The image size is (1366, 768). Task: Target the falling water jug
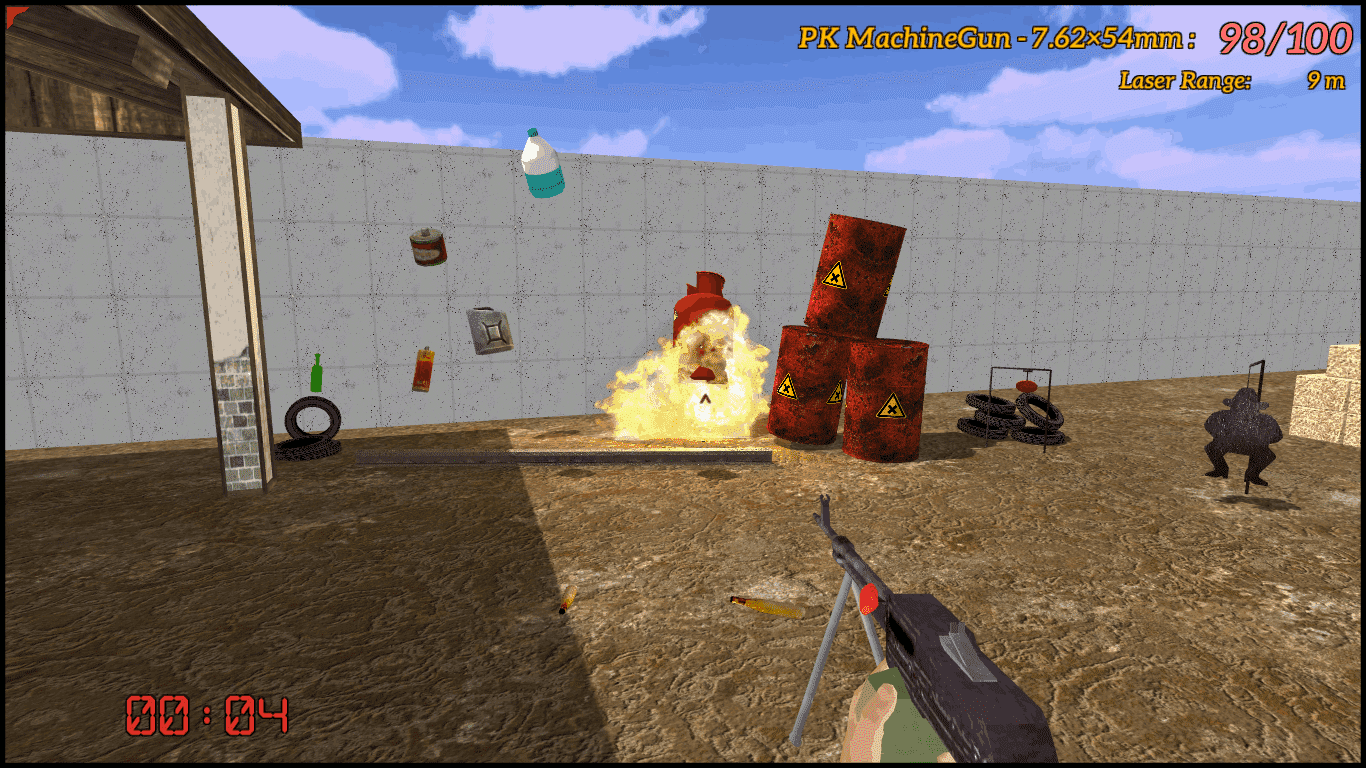pyautogui.click(x=540, y=163)
